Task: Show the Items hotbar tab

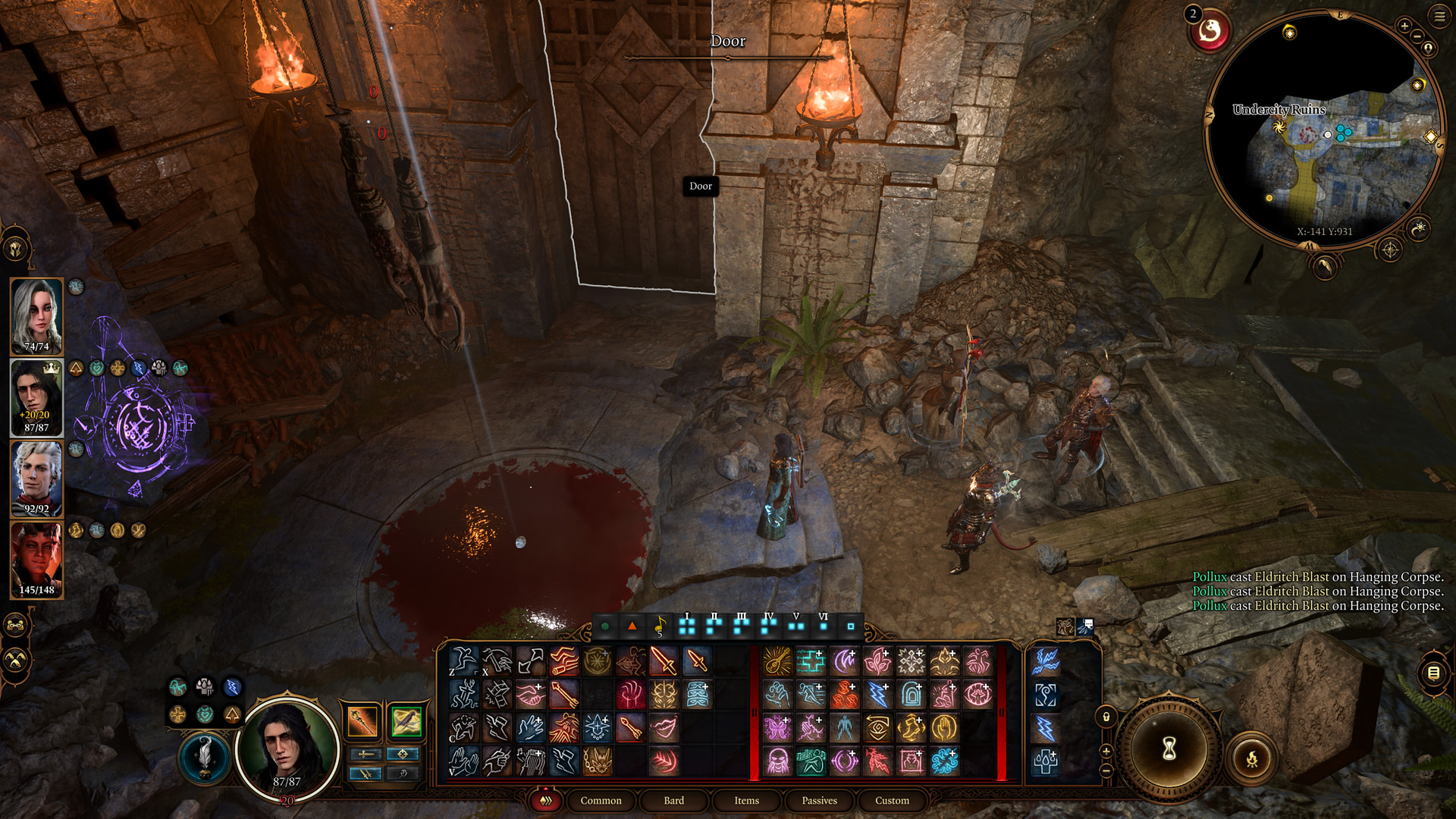Action: [746, 800]
